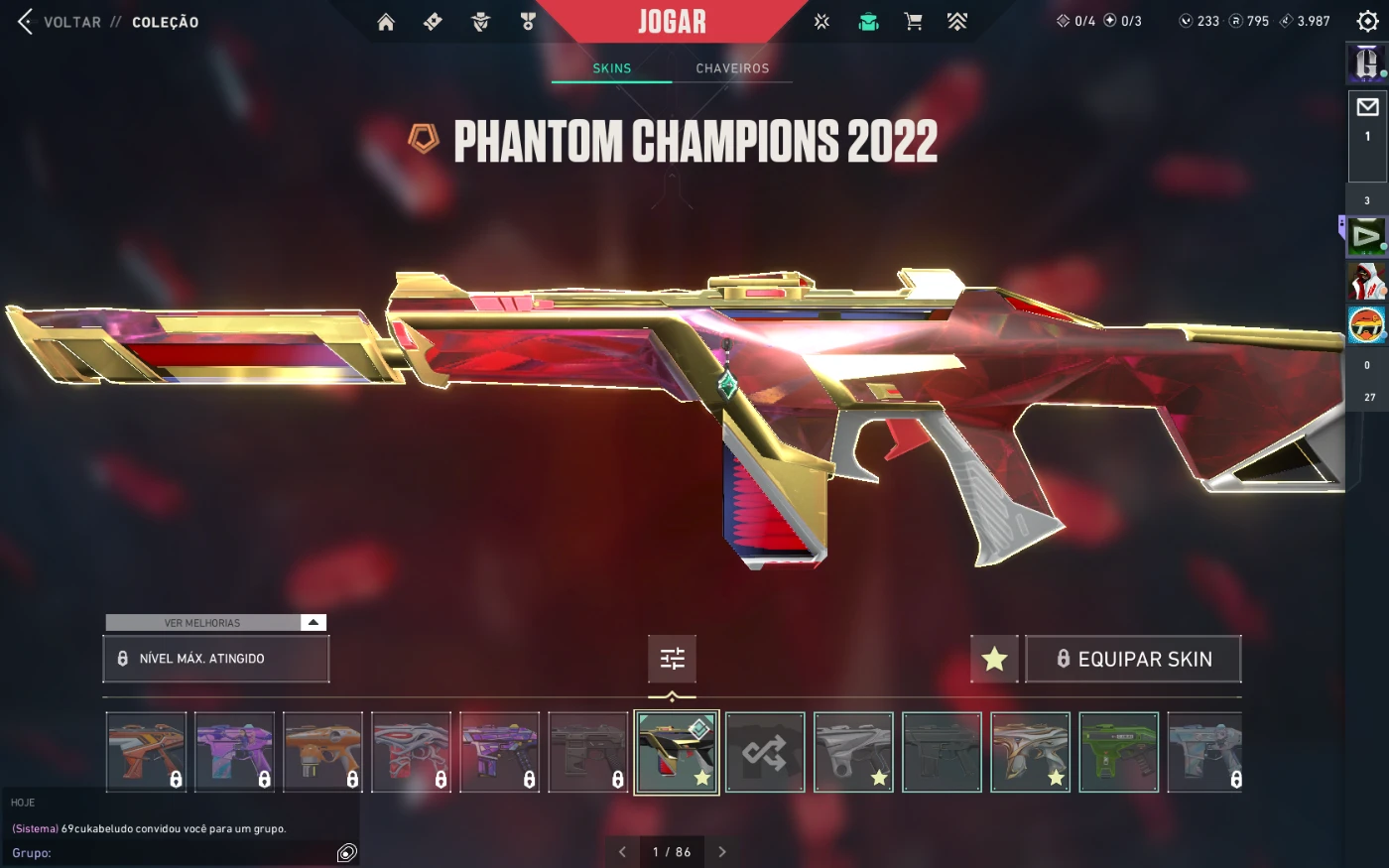
Task: Open the store shopping cart
Action: coord(913,22)
